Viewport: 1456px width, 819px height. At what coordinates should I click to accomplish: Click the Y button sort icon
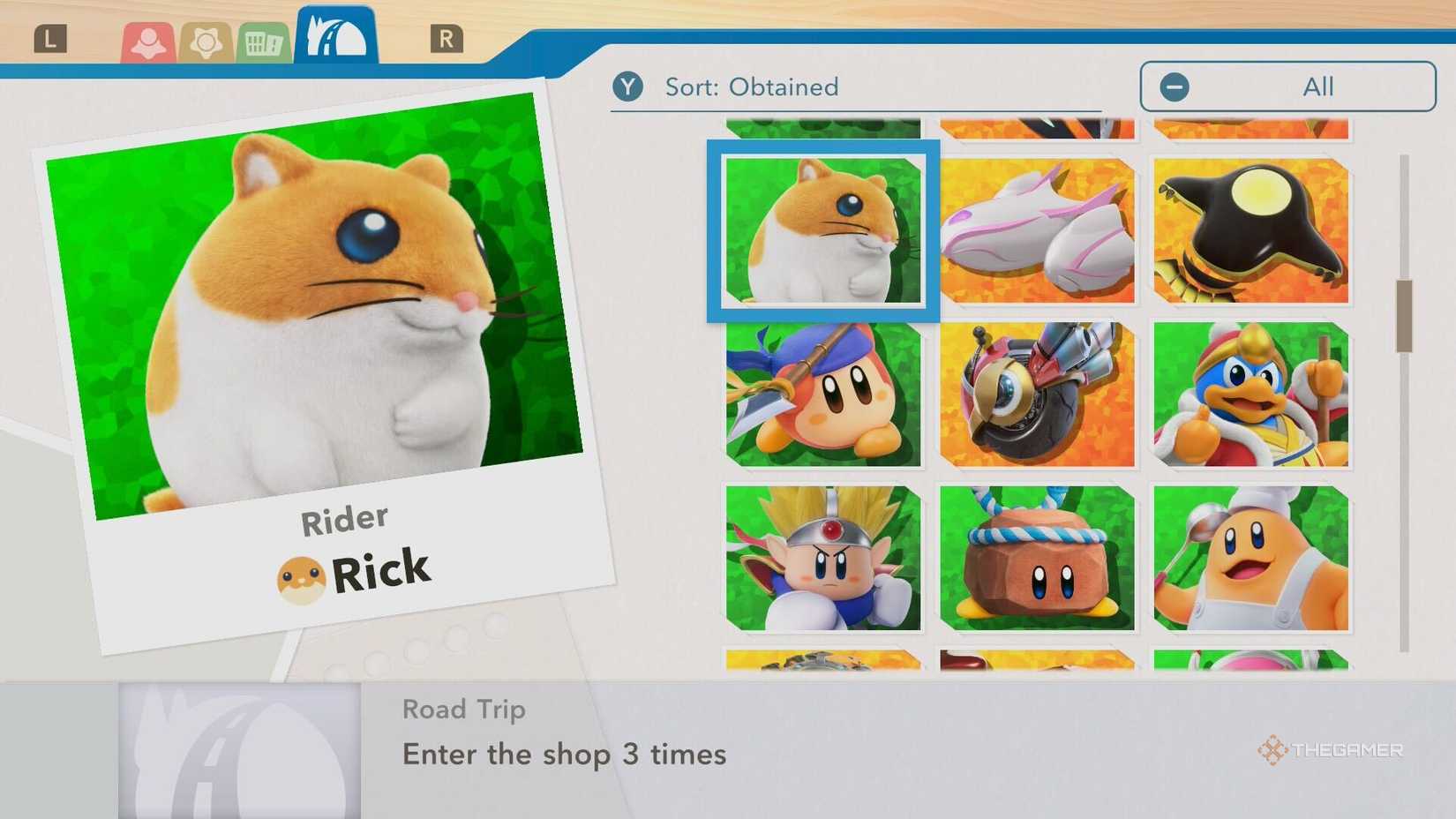coord(628,86)
